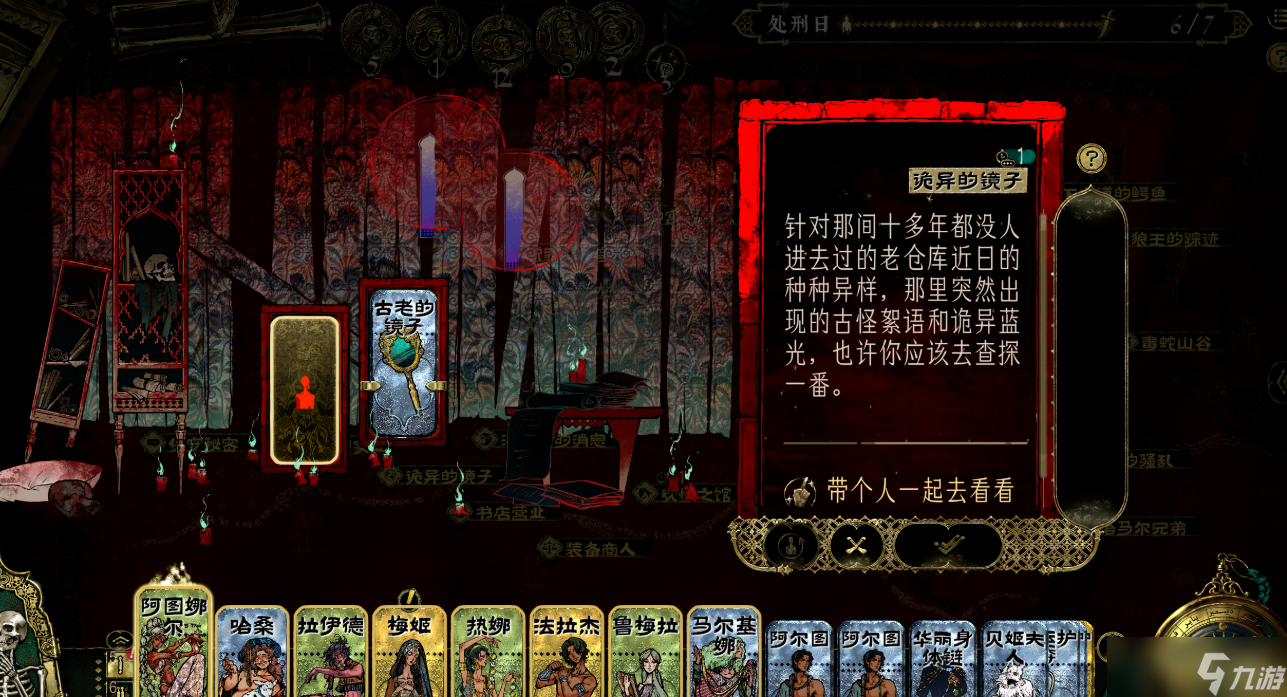This screenshot has width=1287, height=697.
Task: Expand the small arrow left of the hand
Action: click(x=118, y=640)
